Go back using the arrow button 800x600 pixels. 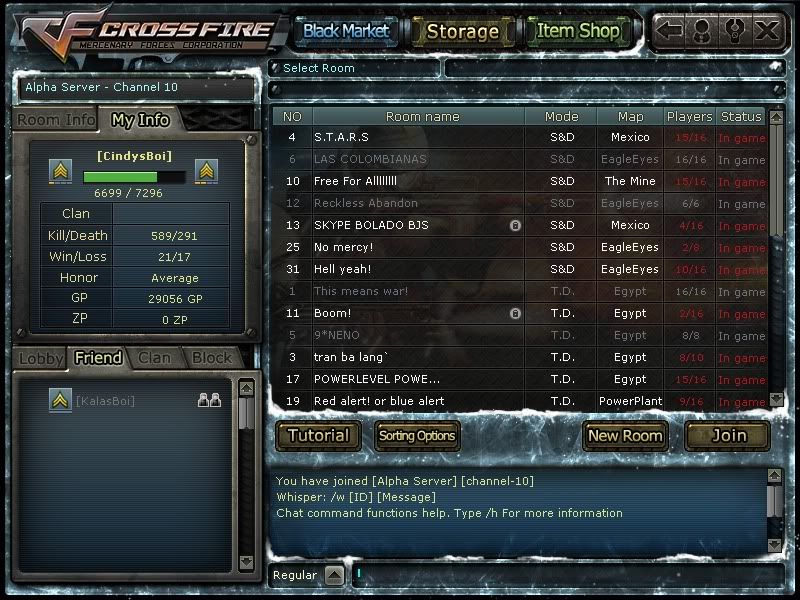coord(669,31)
